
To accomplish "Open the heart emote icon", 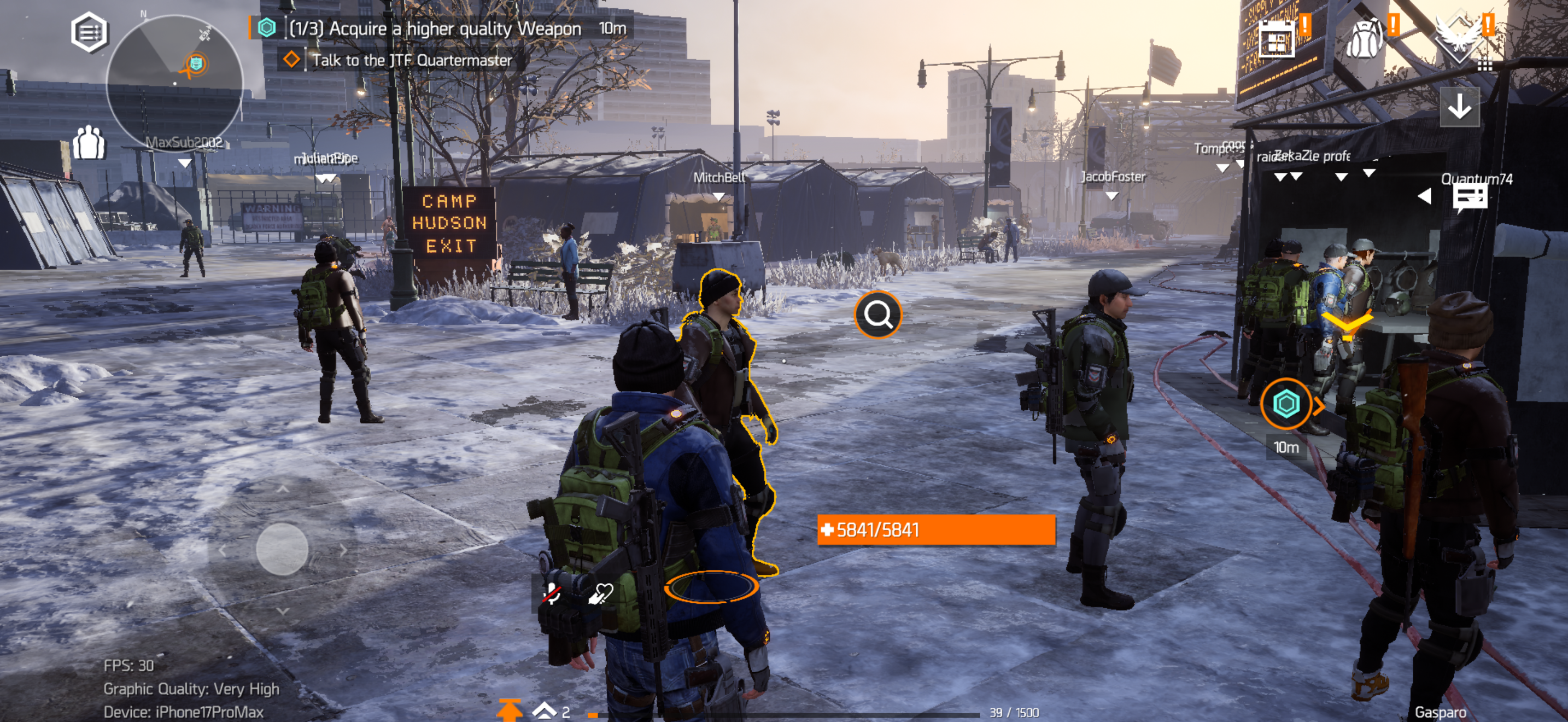I will [x=600, y=593].
